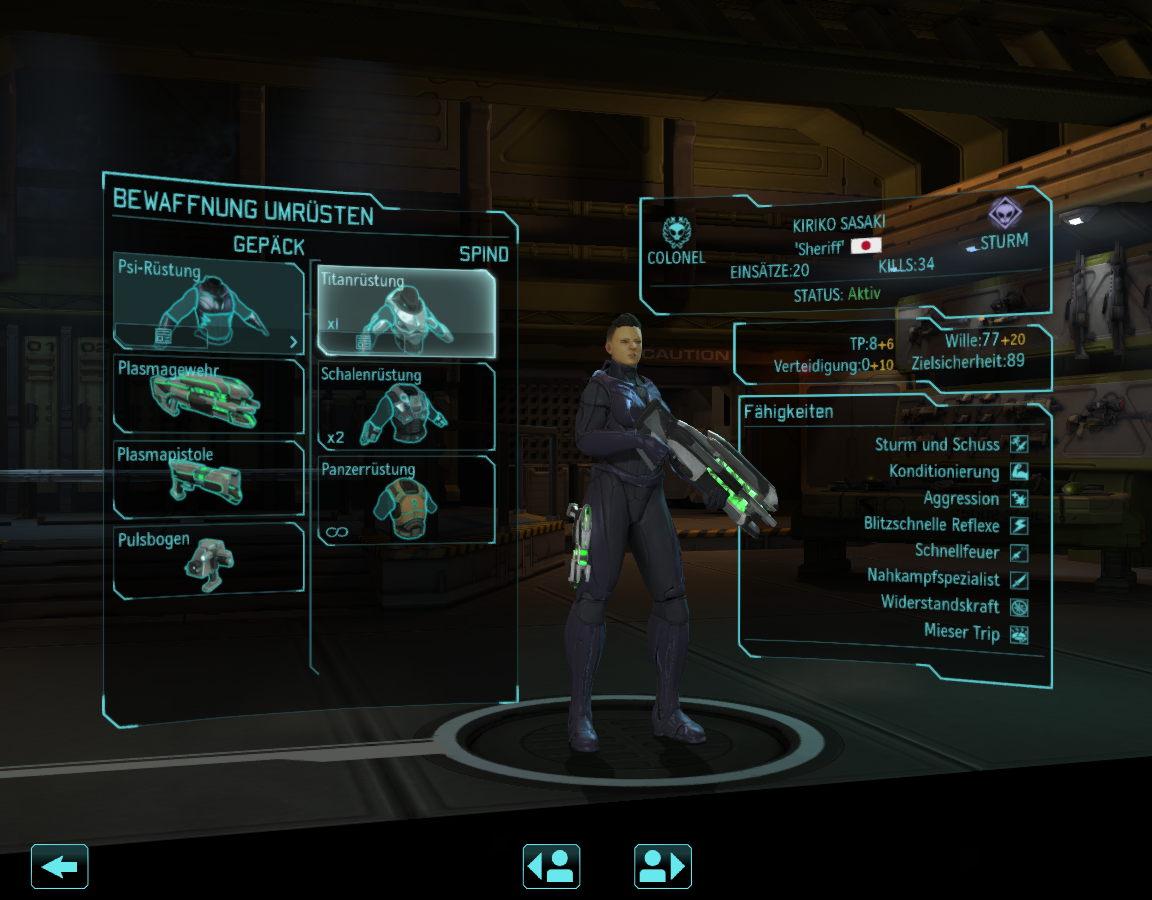Show the Nahkampfspezialist ability

1018,579
